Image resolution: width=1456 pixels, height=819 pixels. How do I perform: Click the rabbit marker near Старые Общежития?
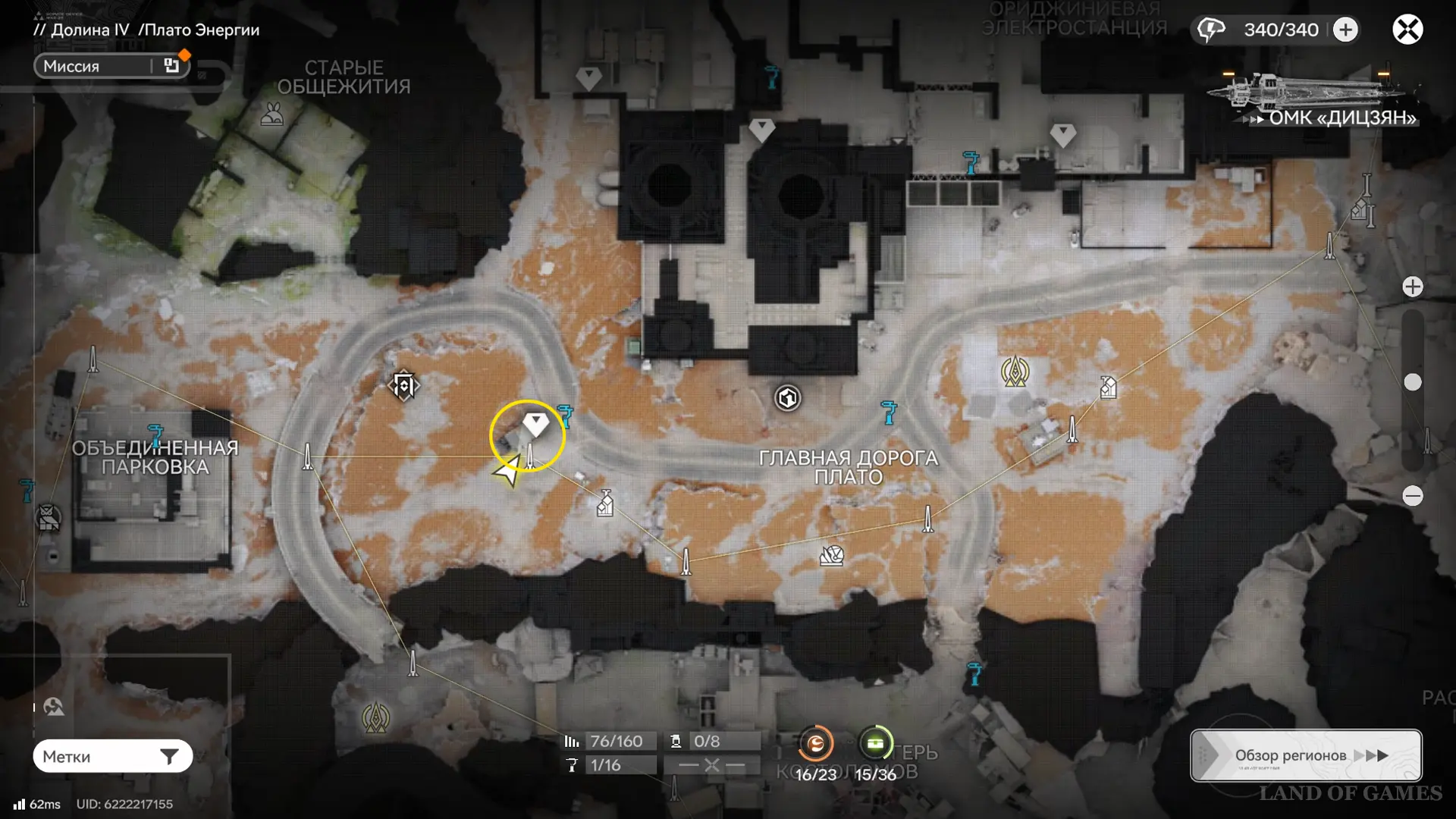pos(272,115)
